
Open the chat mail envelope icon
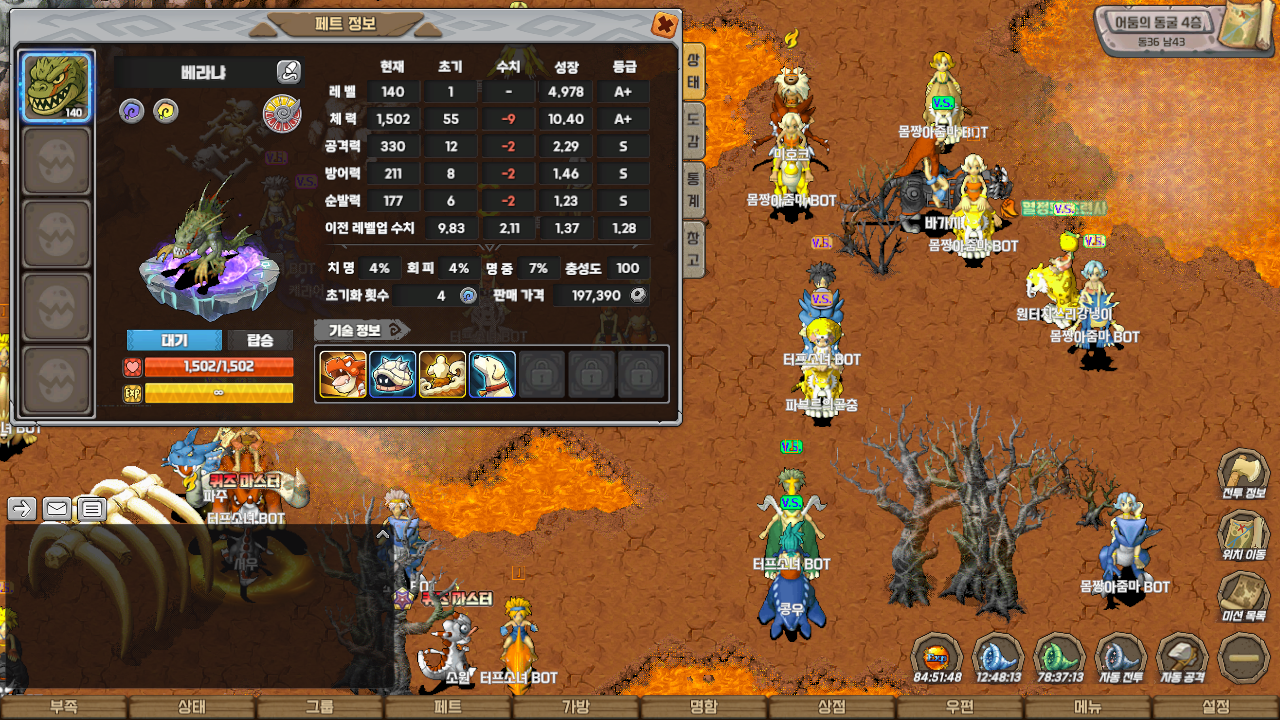point(57,509)
